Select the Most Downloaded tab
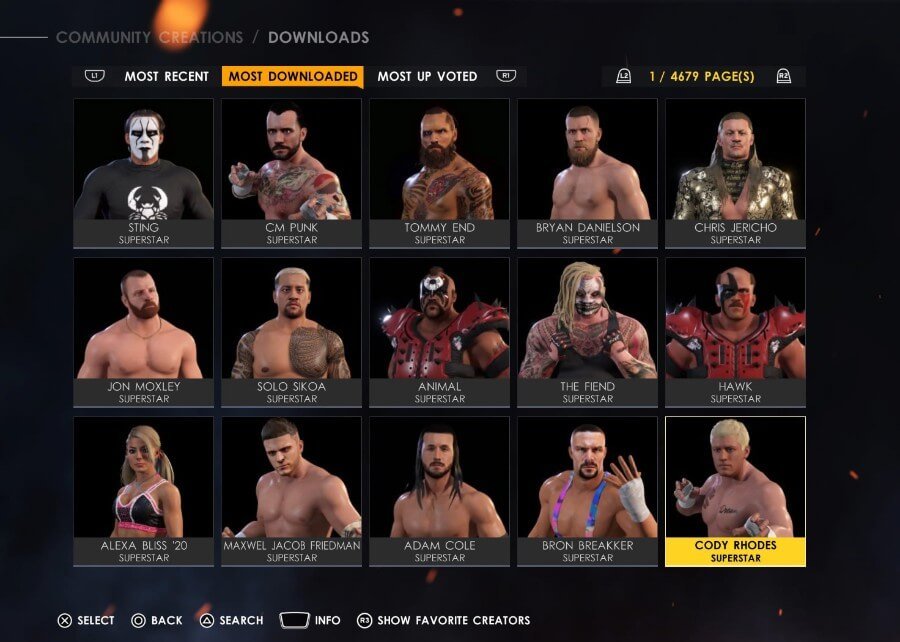Image resolution: width=900 pixels, height=642 pixels. 292,76
